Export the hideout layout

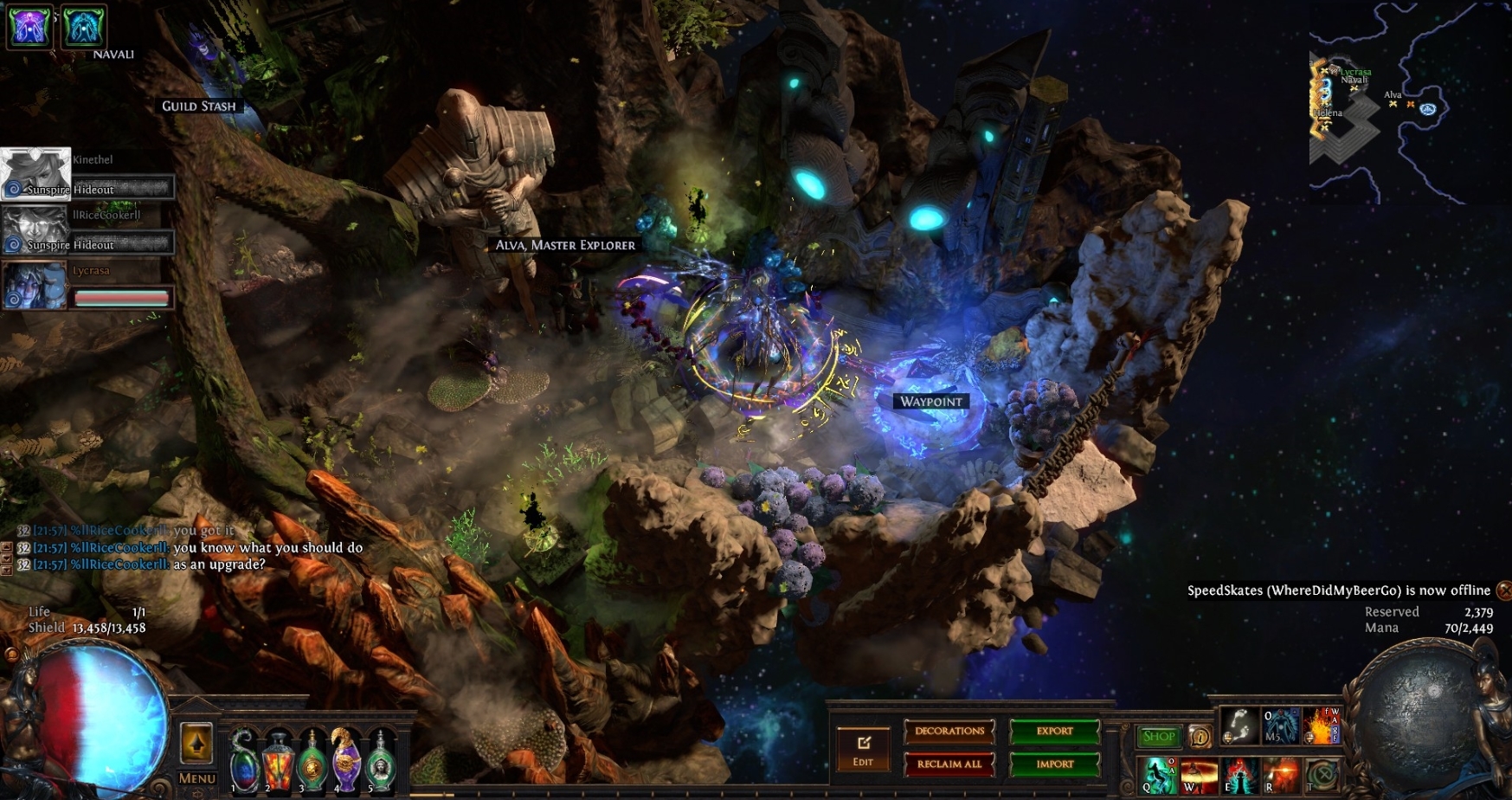pos(1054,732)
